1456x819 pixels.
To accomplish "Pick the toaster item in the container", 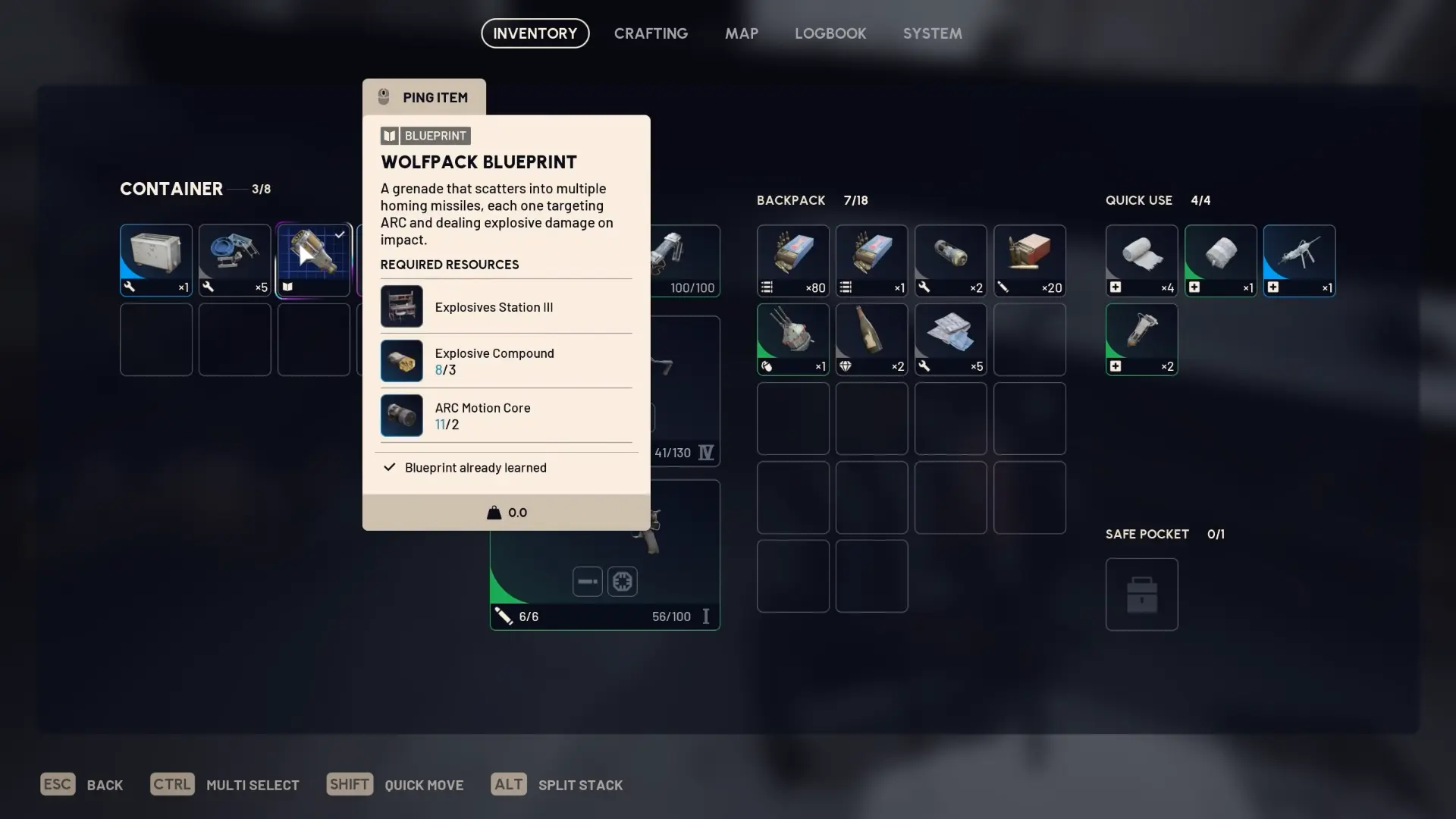I will coord(156,260).
